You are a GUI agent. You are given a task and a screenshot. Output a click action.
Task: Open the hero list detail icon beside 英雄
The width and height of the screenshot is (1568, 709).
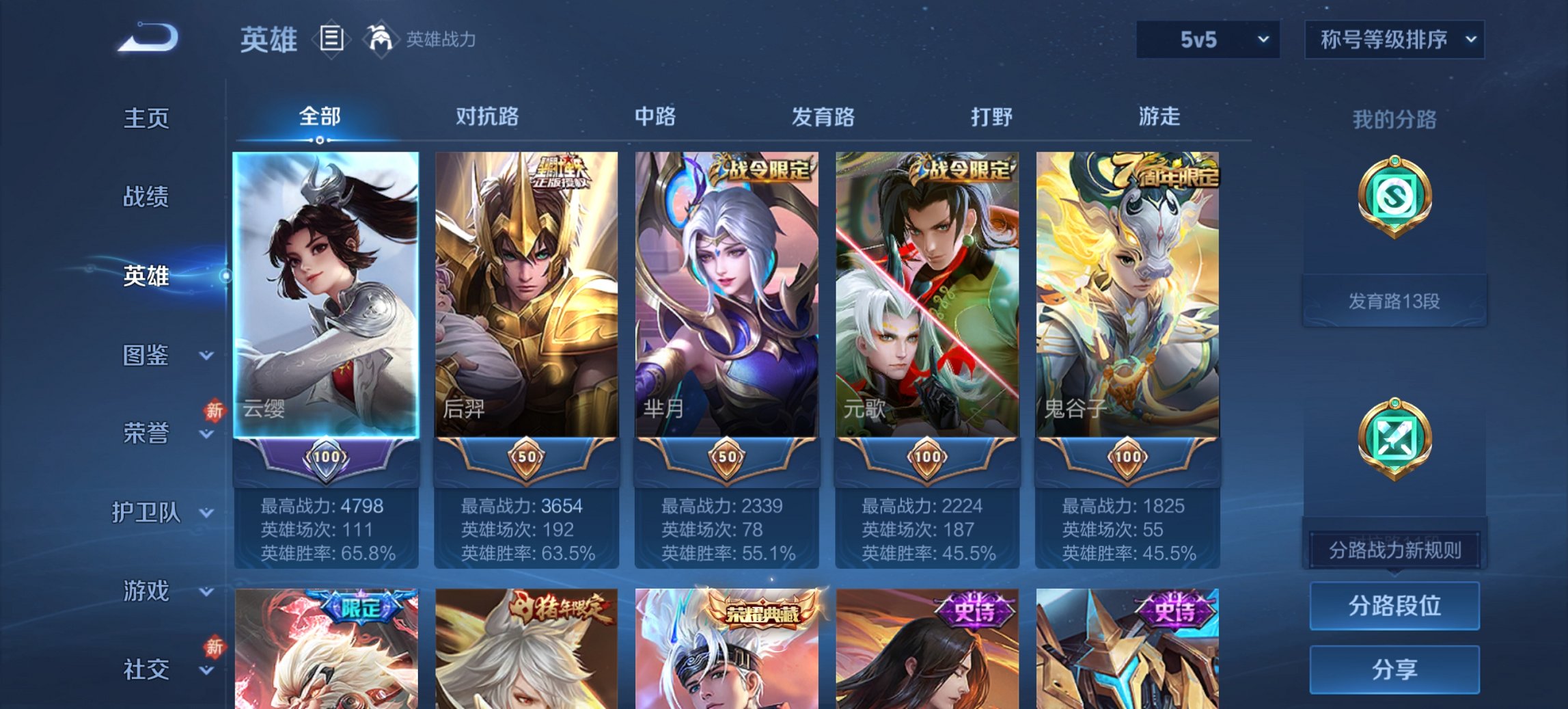coord(333,40)
